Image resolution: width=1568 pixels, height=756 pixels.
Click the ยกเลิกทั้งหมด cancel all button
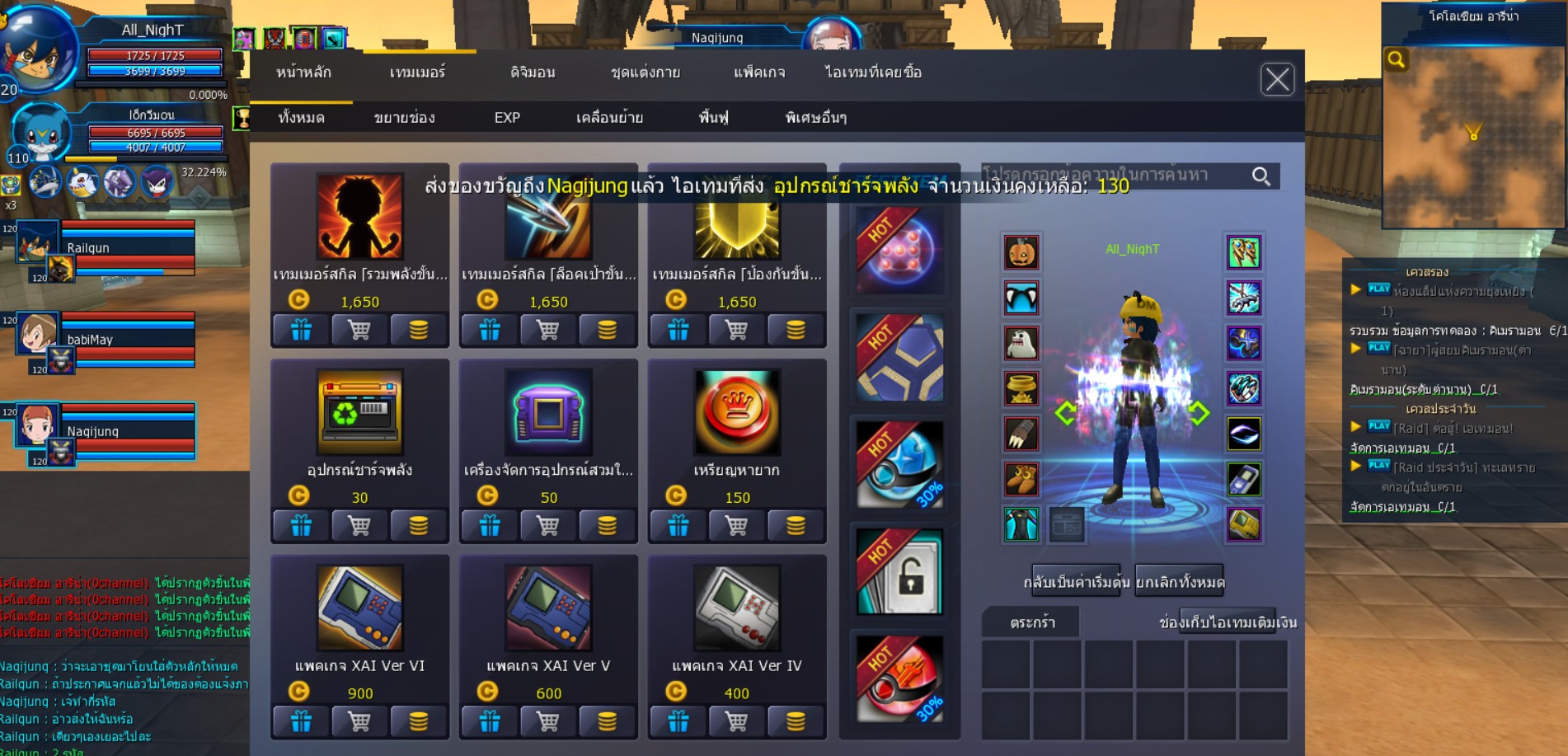click(1180, 582)
